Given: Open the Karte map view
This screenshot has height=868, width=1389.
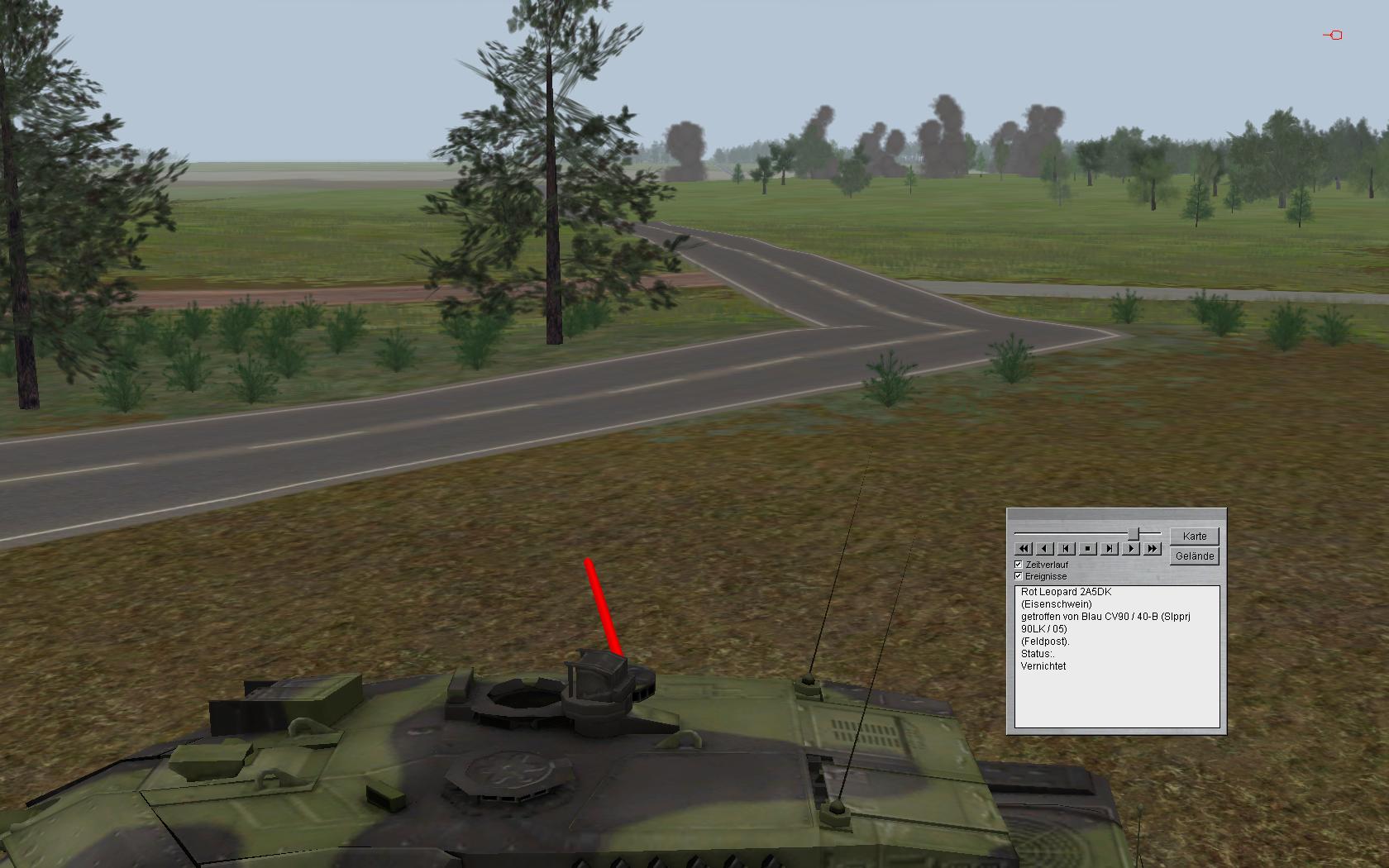Looking at the screenshot, I should (1195, 536).
